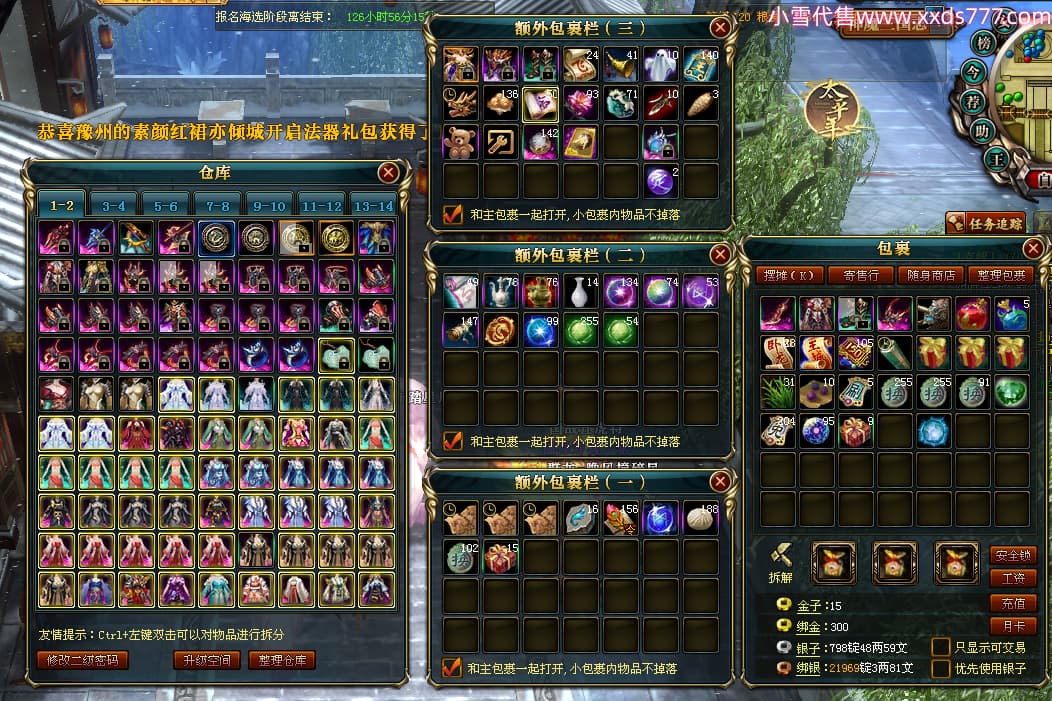Screen dimensions: 1052x701
Task: Select the white porcelain vase item
Action: coord(580,292)
